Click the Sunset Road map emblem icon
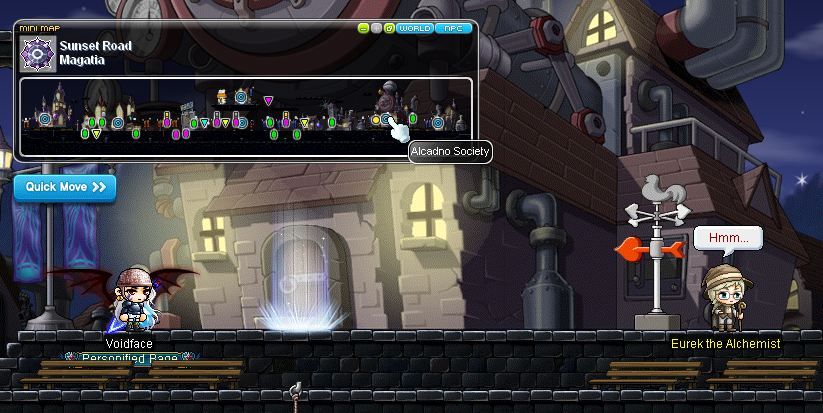The image size is (823, 413). pos(38,52)
